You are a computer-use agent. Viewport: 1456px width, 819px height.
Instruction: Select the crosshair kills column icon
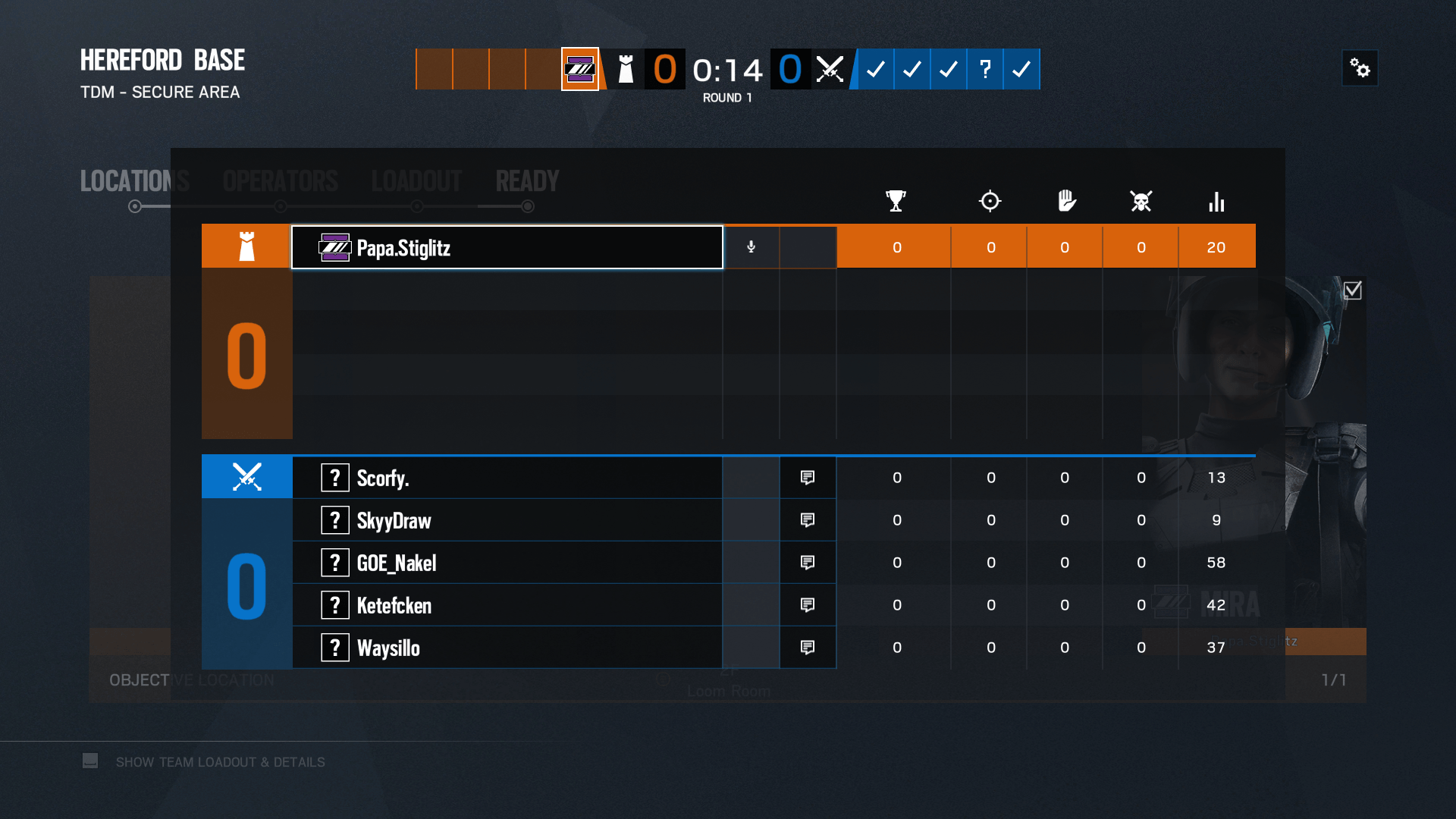990,201
